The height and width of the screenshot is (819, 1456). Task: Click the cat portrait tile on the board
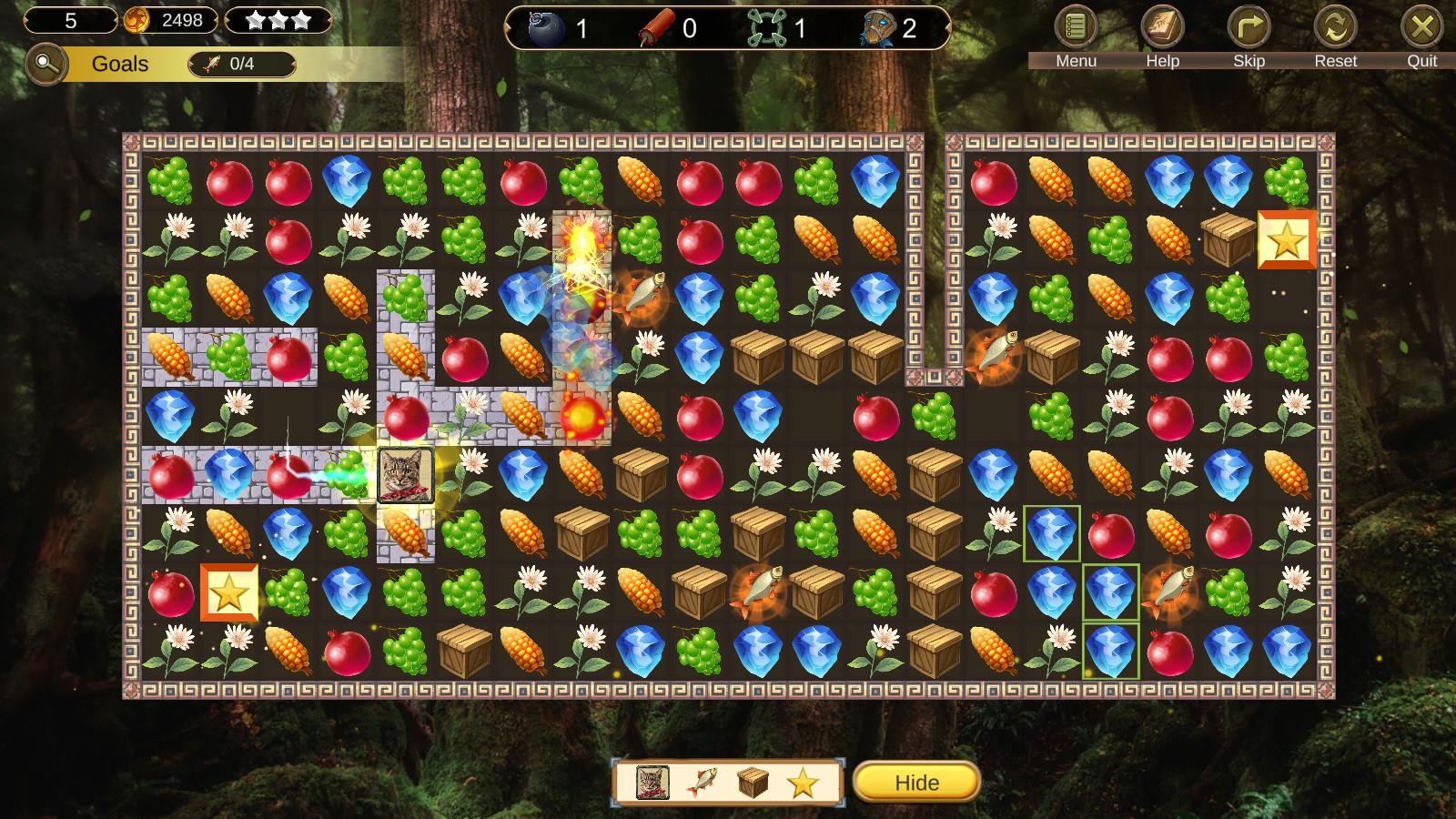tap(406, 475)
